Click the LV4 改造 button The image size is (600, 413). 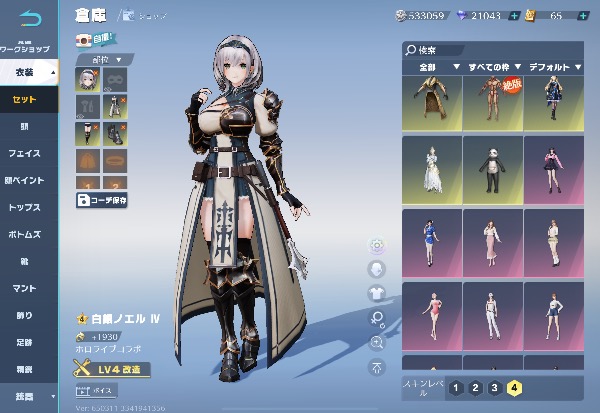112,370
